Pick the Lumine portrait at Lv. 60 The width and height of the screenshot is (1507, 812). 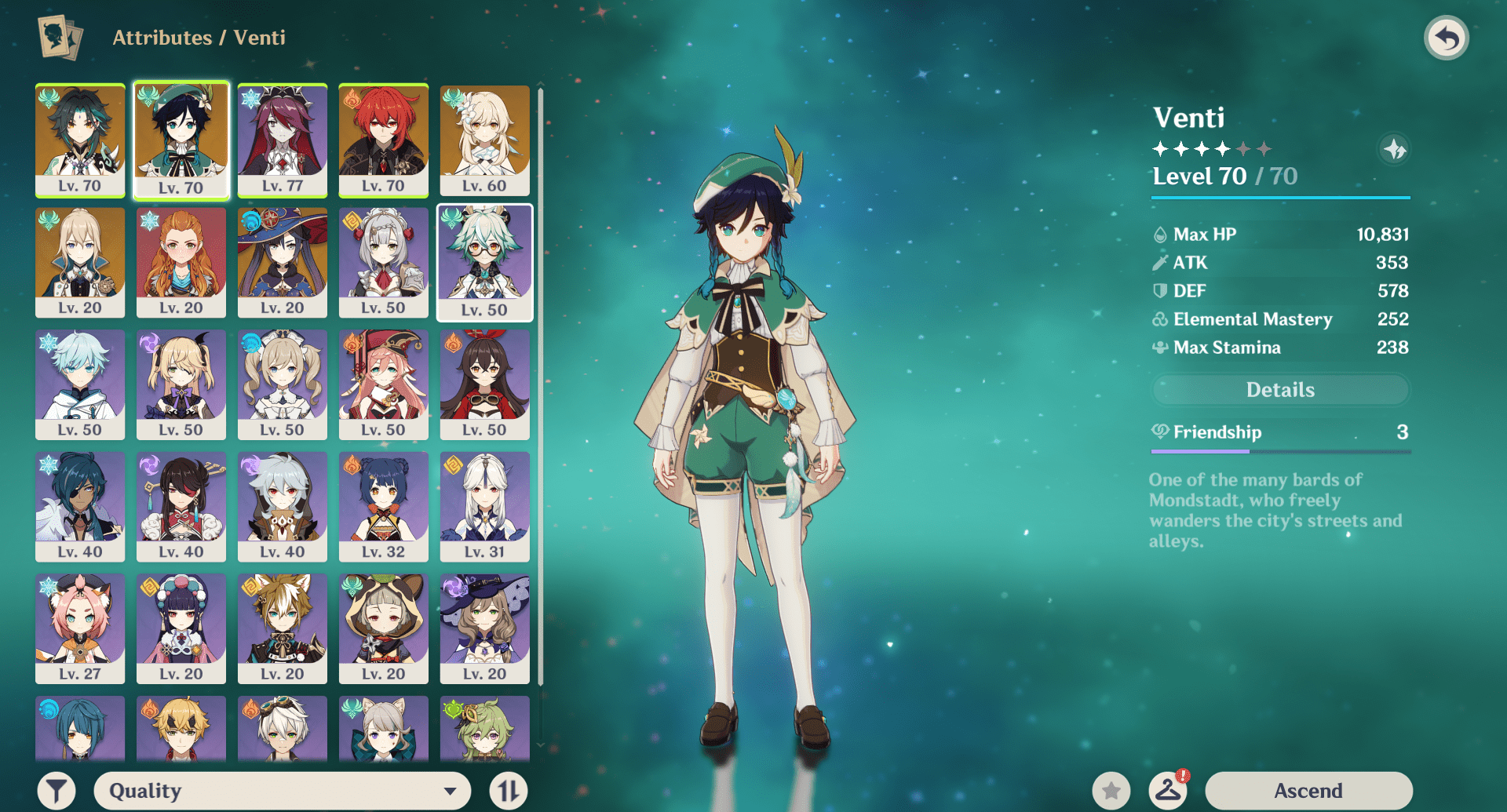click(485, 140)
